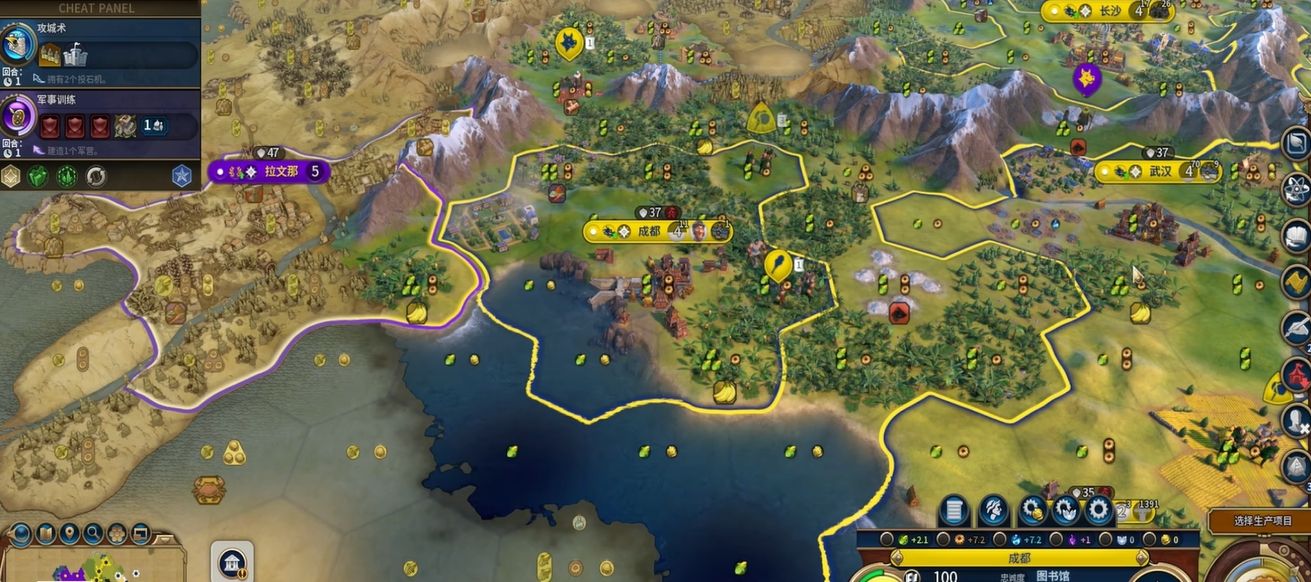Select the 成都 city banner
Image resolution: width=1311 pixels, height=582 pixels.
tap(657, 231)
